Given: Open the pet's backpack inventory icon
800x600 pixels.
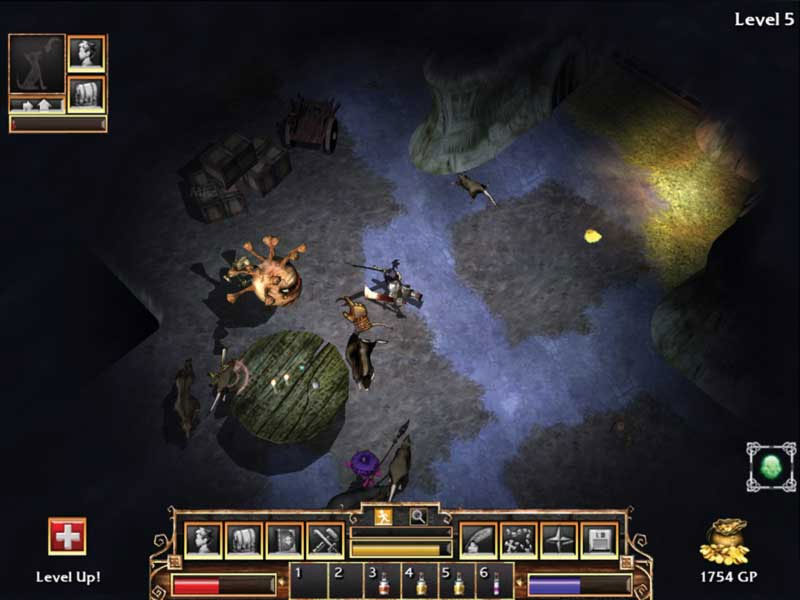Looking at the screenshot, I should point(86,94).
